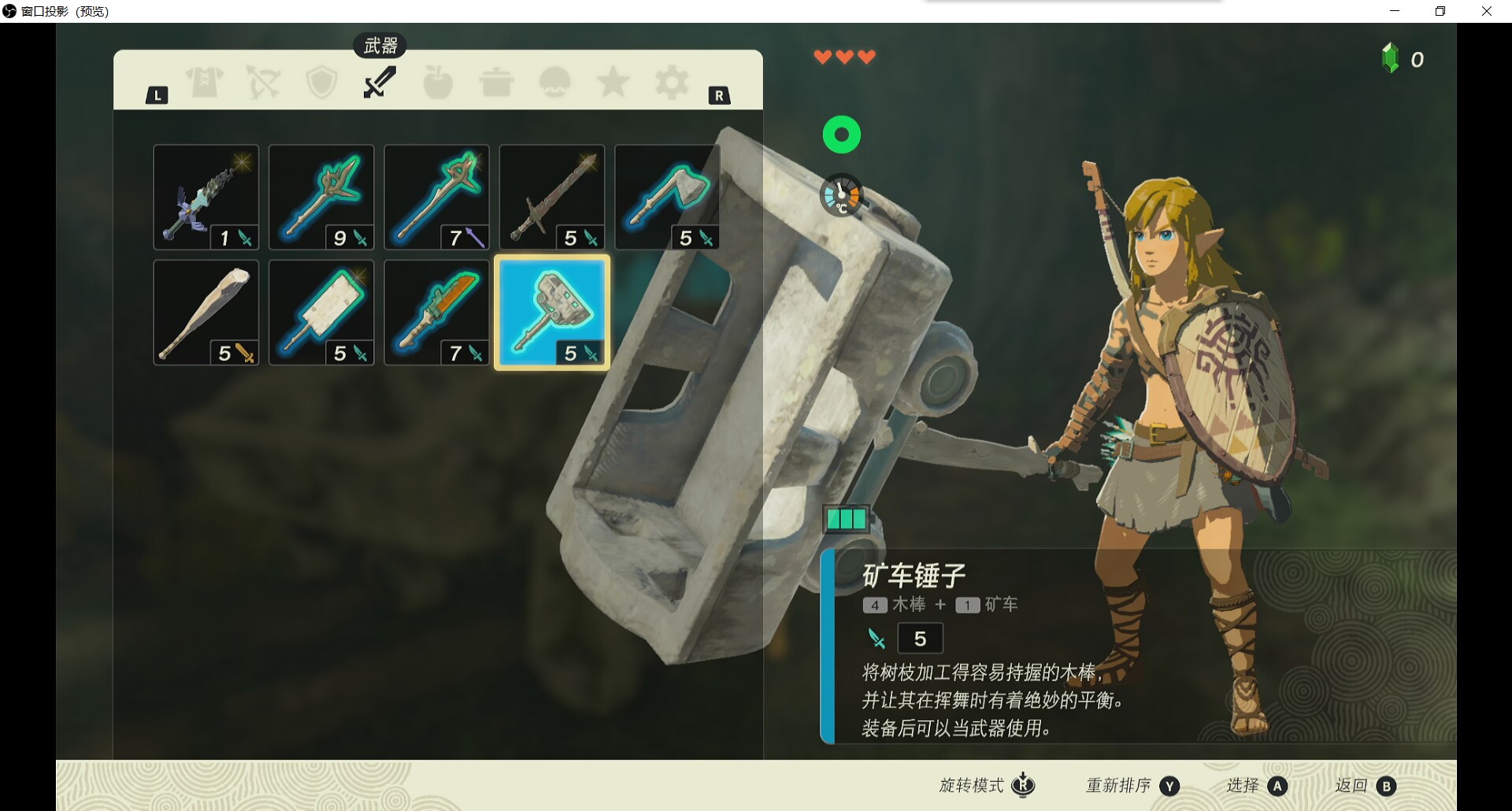
Task: Select the staff with purple spear icon
Action: (436, 197)
